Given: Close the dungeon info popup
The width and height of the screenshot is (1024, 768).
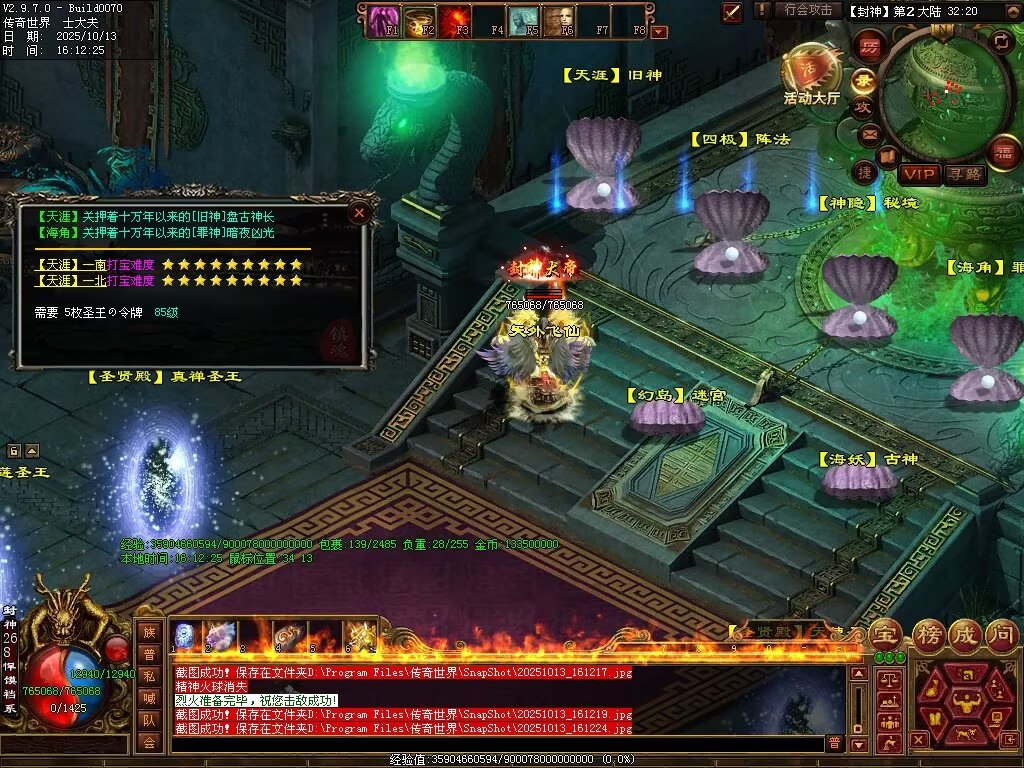Looking at the screenshot, I should pyautogui.click(x=359, y=212).
